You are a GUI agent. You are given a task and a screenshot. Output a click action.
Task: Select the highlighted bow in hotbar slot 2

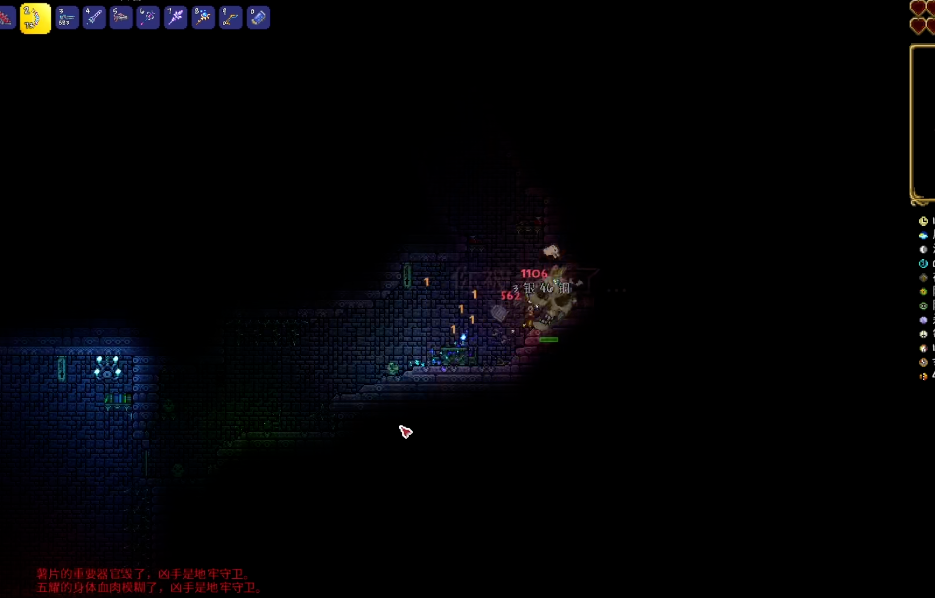(35, 17)
